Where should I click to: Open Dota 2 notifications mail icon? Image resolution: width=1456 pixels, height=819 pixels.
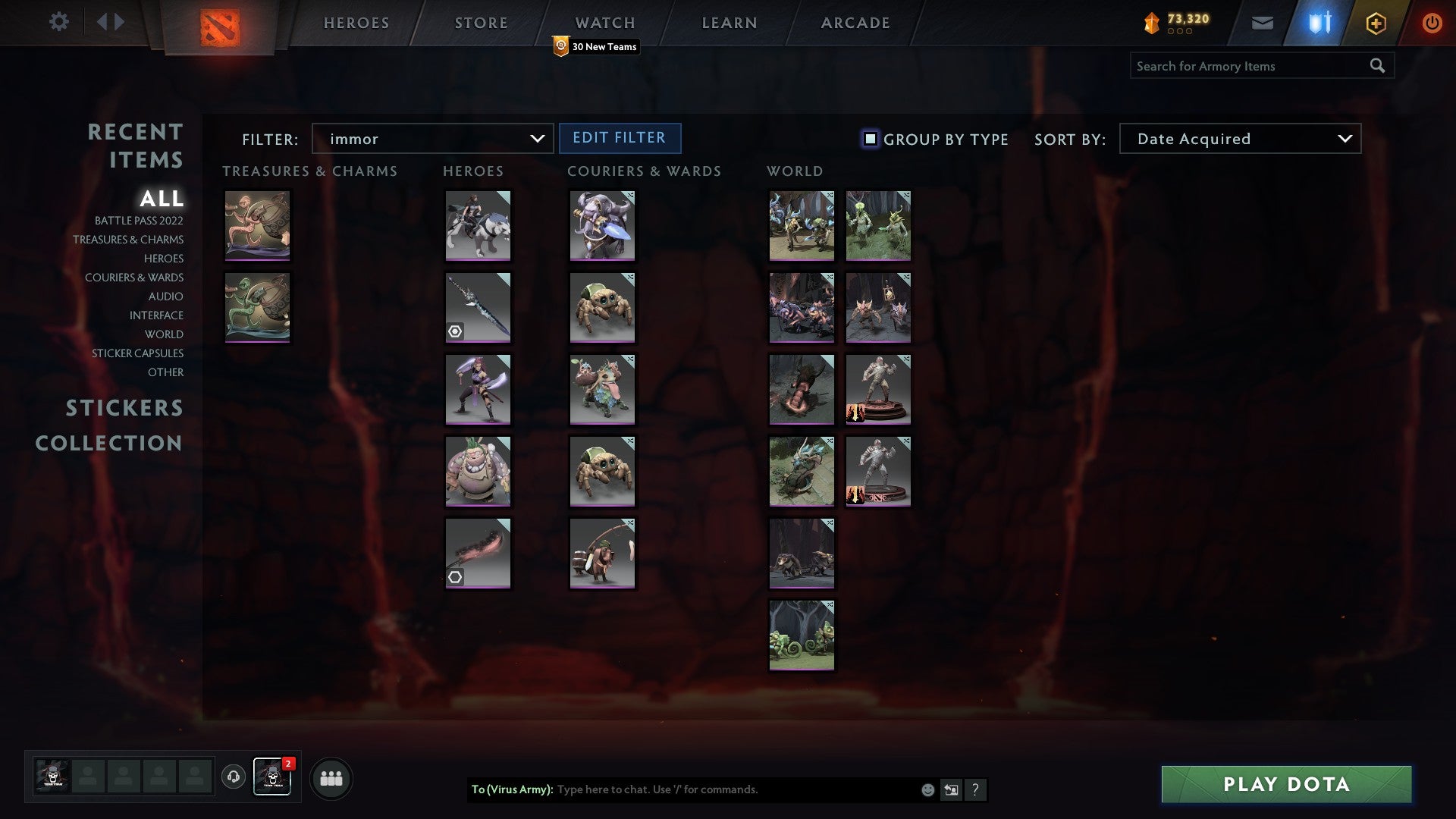pyautogui.click(x=1263, y=23)
